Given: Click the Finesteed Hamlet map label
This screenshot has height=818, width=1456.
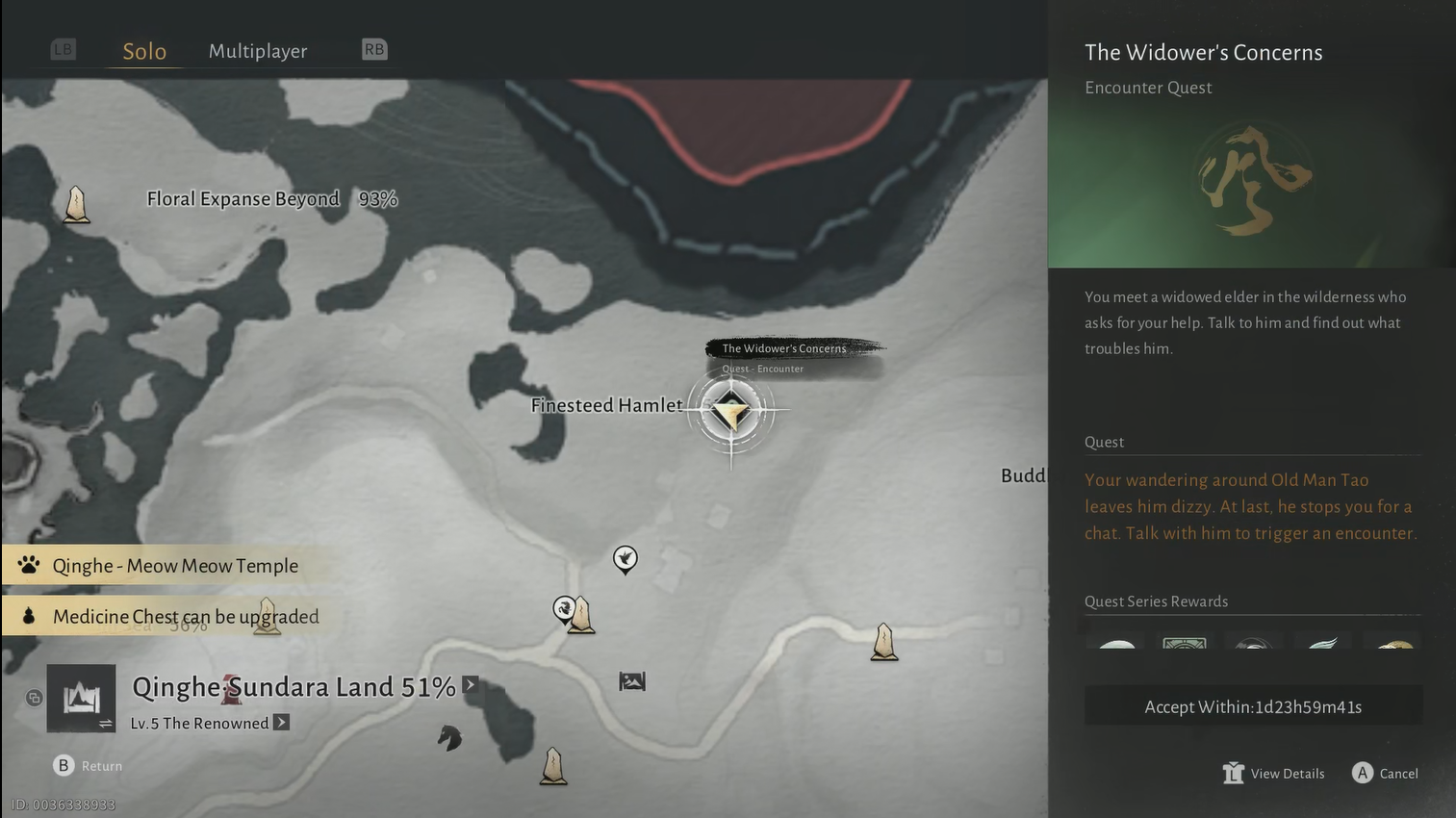Looking at the screenshot, I should pos(606,406).
